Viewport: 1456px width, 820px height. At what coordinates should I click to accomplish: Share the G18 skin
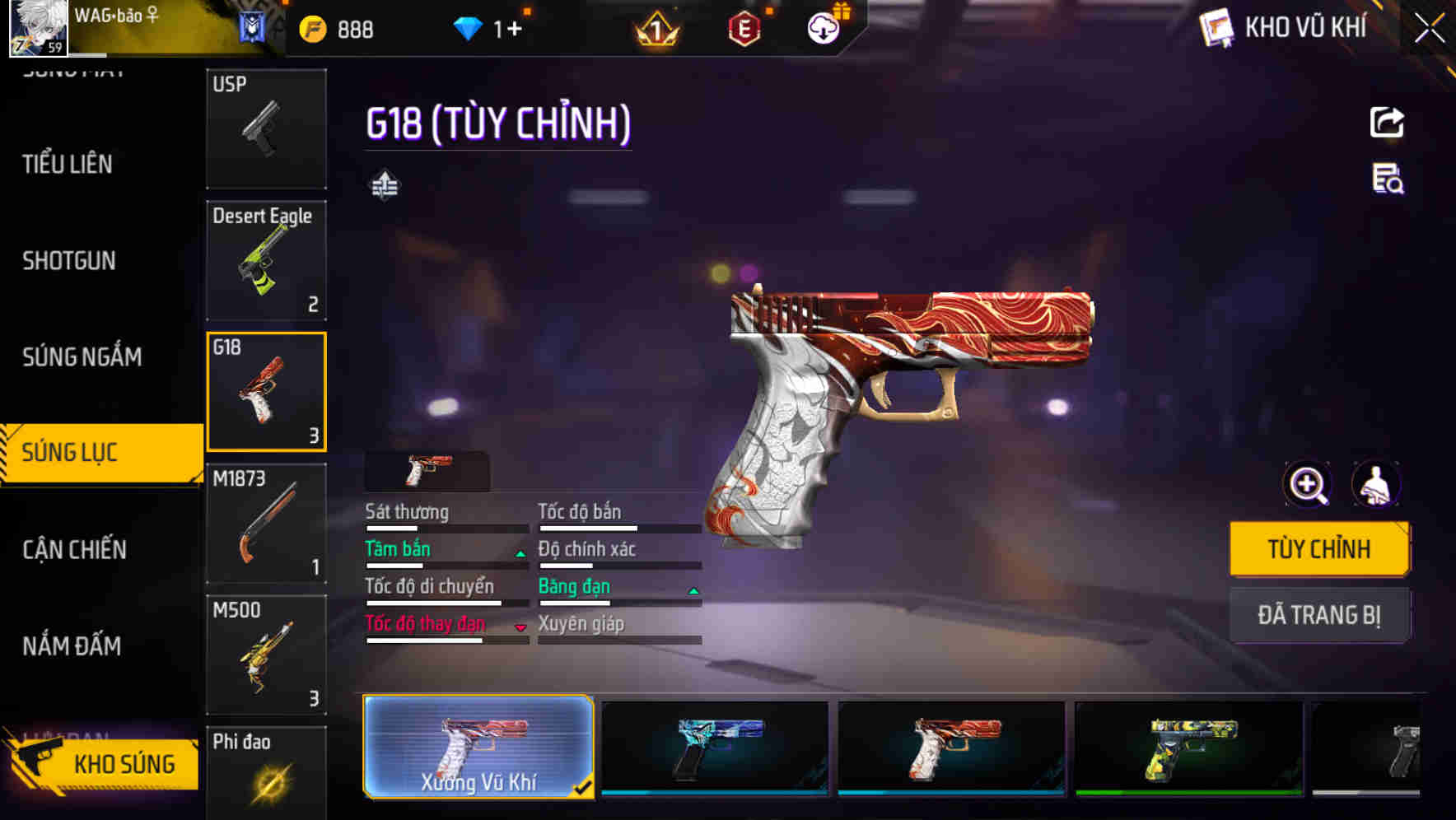click(x=1388, y=122)
